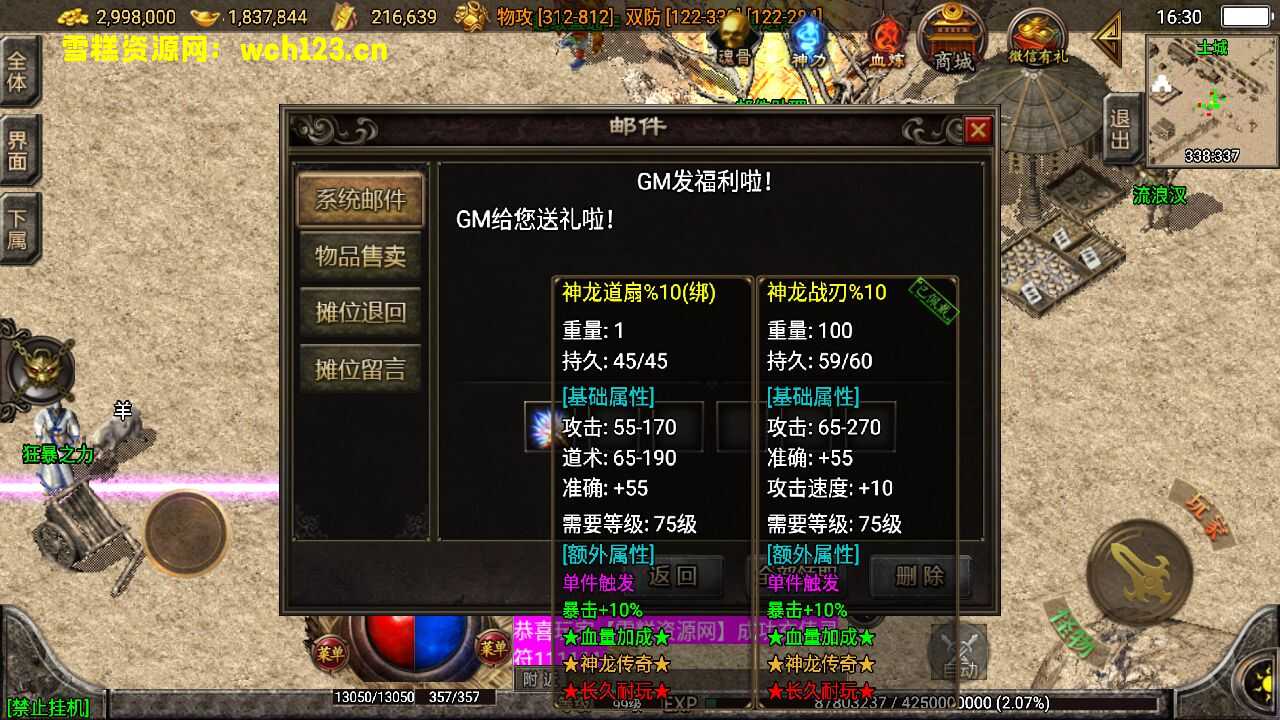This screenshot has width=1280, height=720.
Task: Open the 摊位留言 tab
Action: [360, 368]
